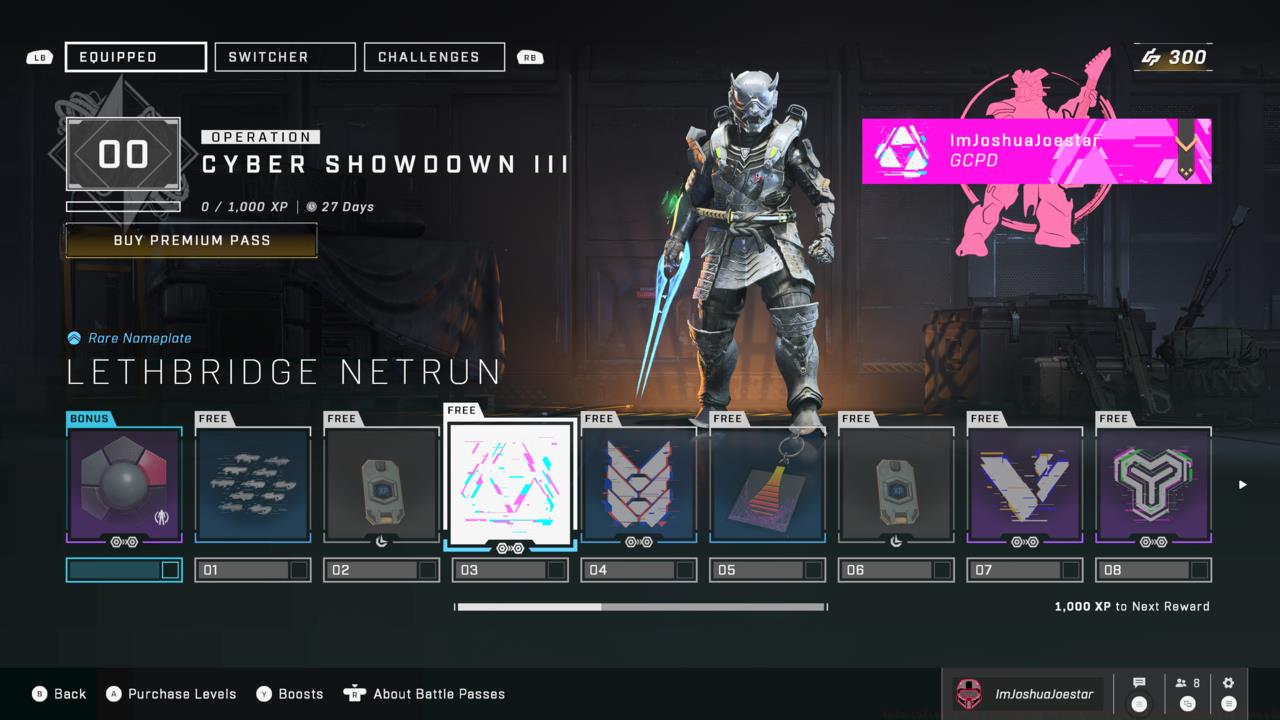Image resolution: width=1280 pixels, height=720 pixels.
Task: Open the Switcher tab
Action: pos(285,57)
